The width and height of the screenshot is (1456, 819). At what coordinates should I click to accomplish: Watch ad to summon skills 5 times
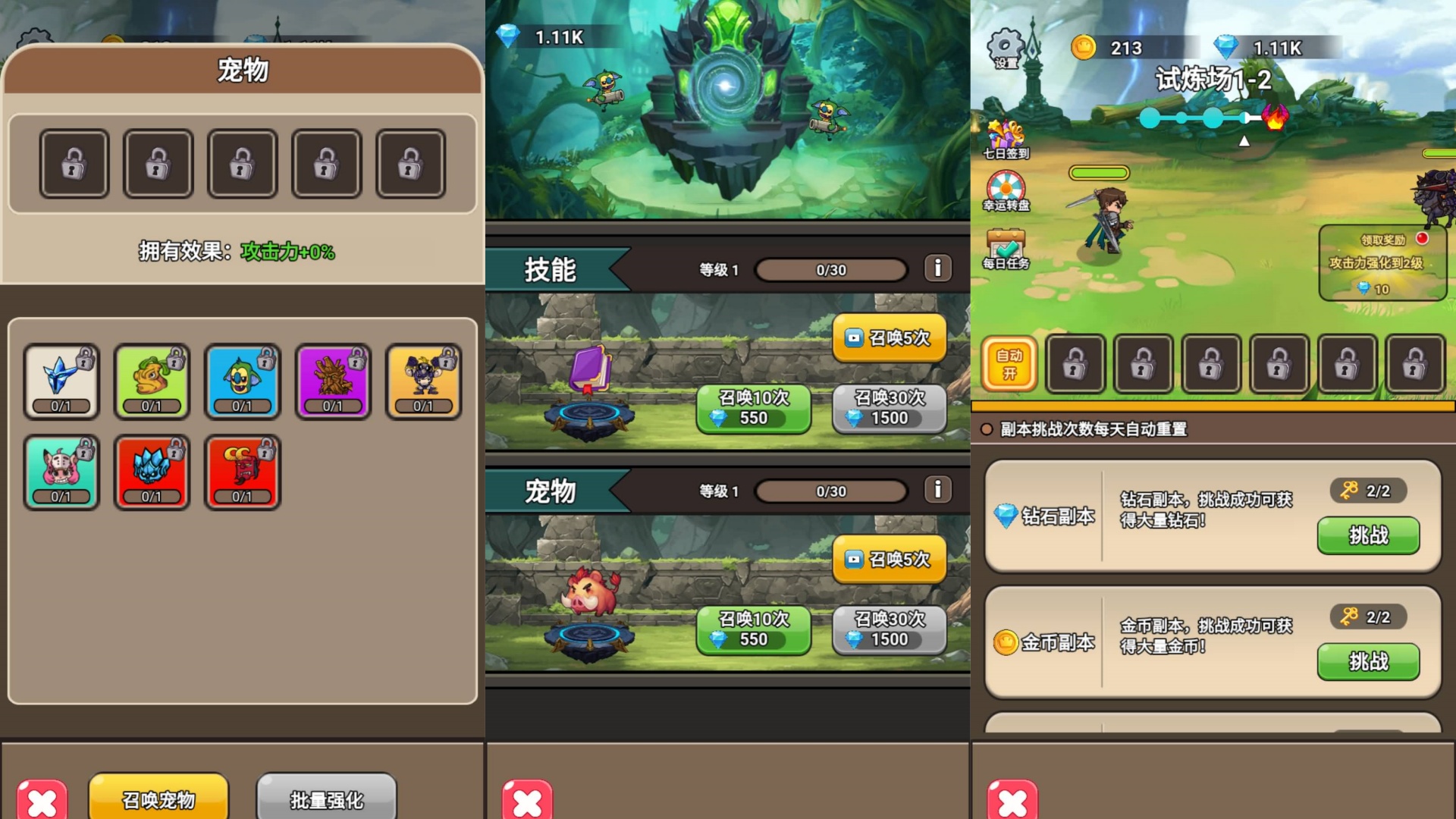[888, 337]
